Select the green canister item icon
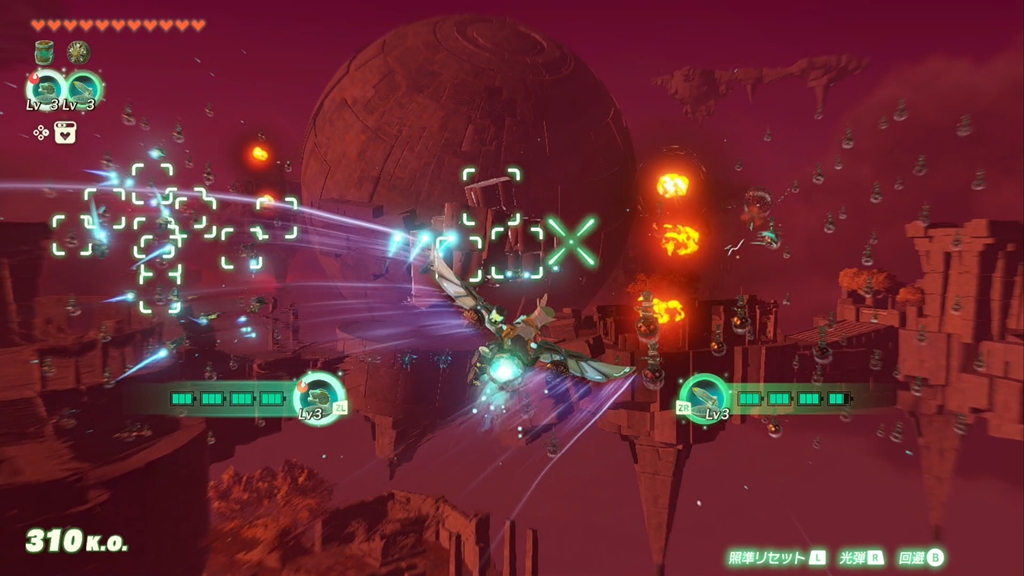 pos(44,52)
